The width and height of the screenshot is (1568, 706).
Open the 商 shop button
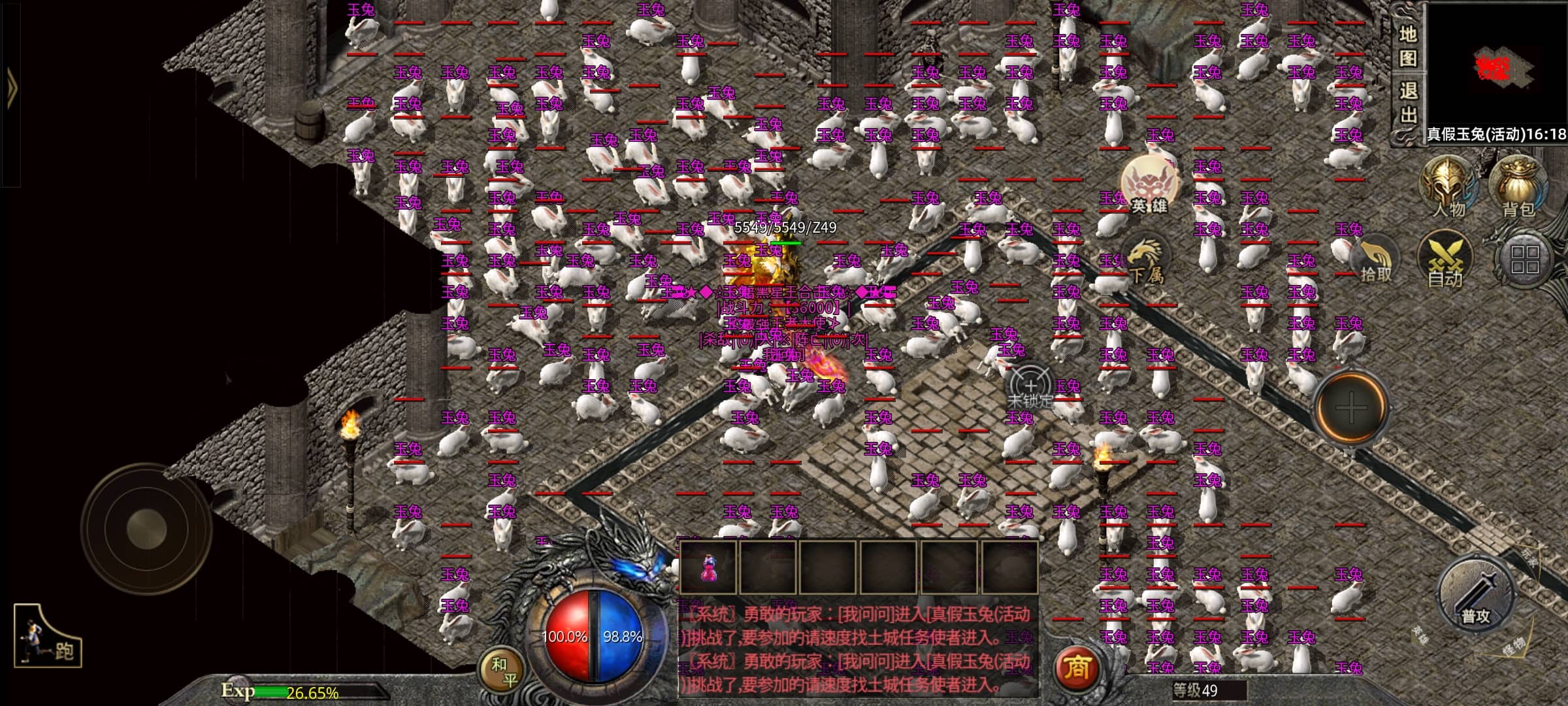tap(1077, 667)
